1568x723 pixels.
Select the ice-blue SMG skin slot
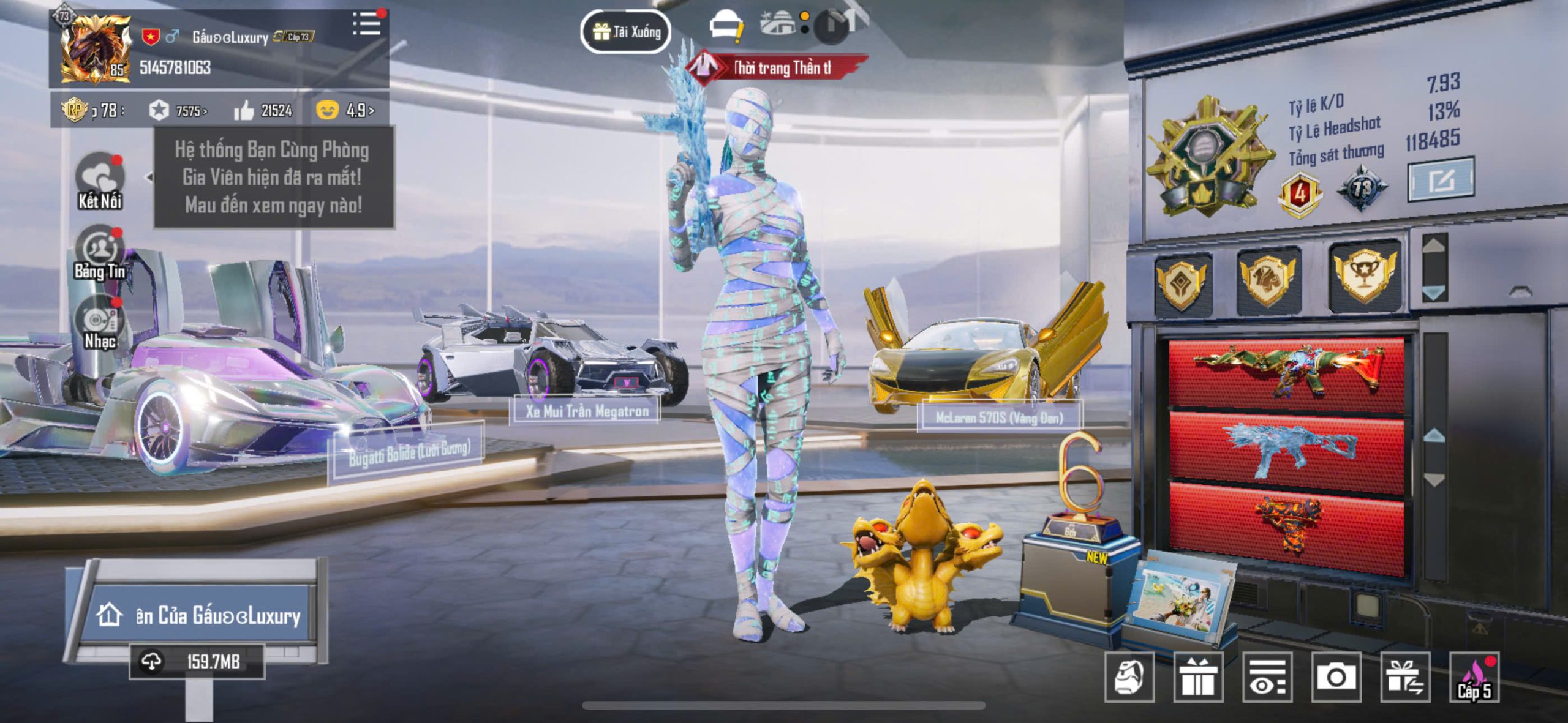(1287, 449)
